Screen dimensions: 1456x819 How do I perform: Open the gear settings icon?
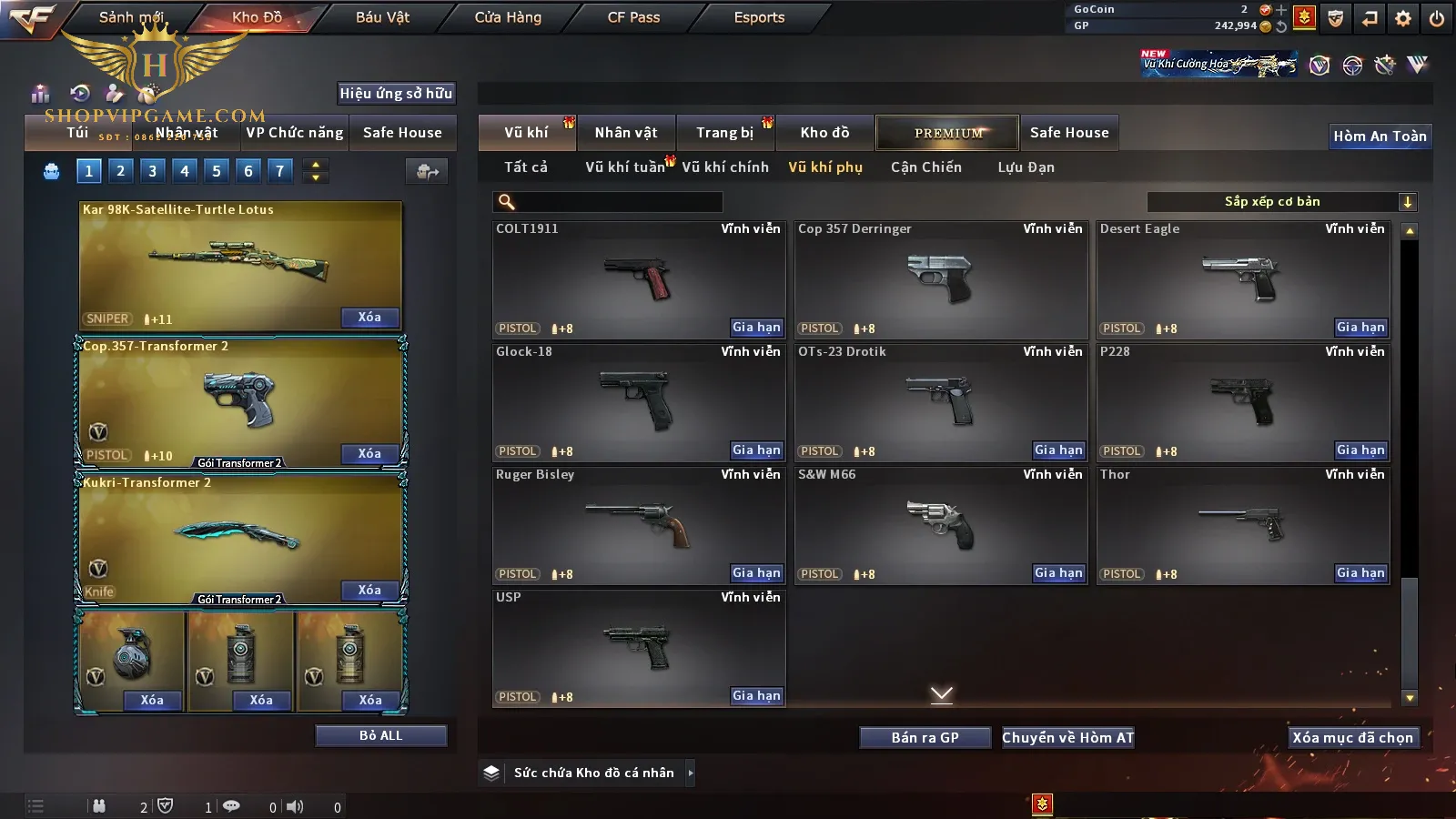pyautogui.click(x=1403, y=18)
